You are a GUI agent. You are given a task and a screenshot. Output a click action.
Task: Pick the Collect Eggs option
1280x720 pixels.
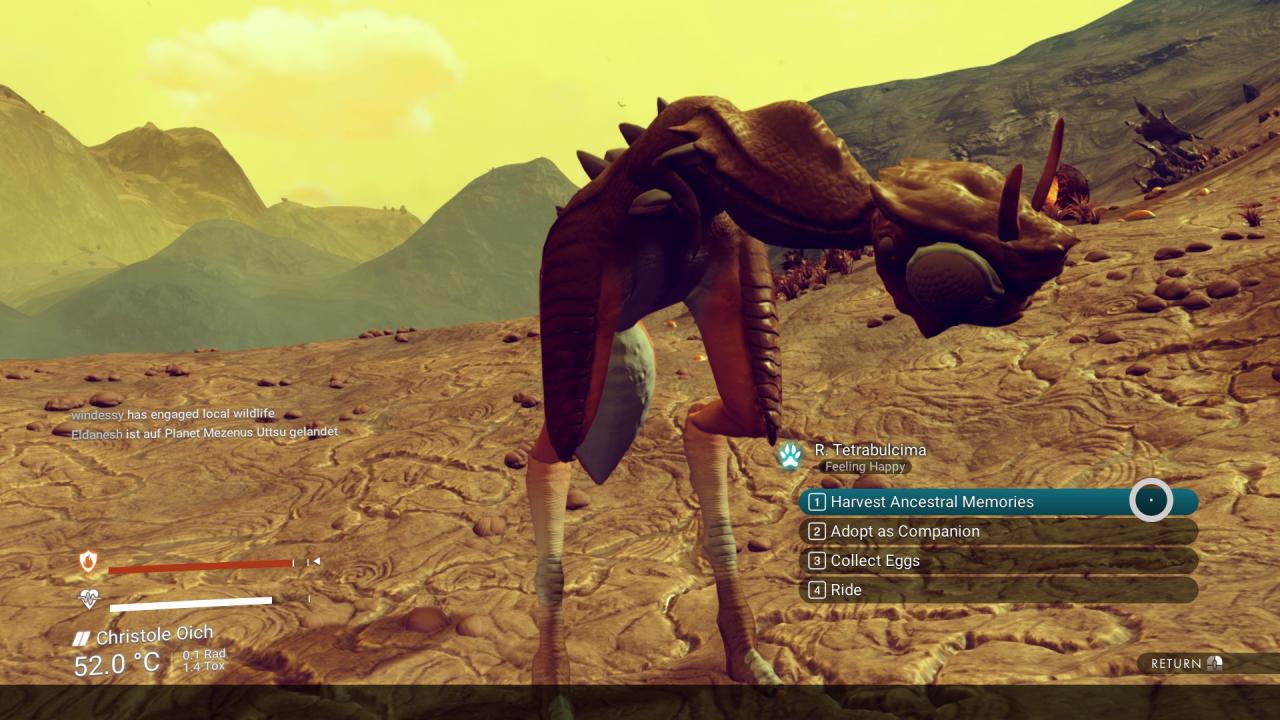point(875,561)
